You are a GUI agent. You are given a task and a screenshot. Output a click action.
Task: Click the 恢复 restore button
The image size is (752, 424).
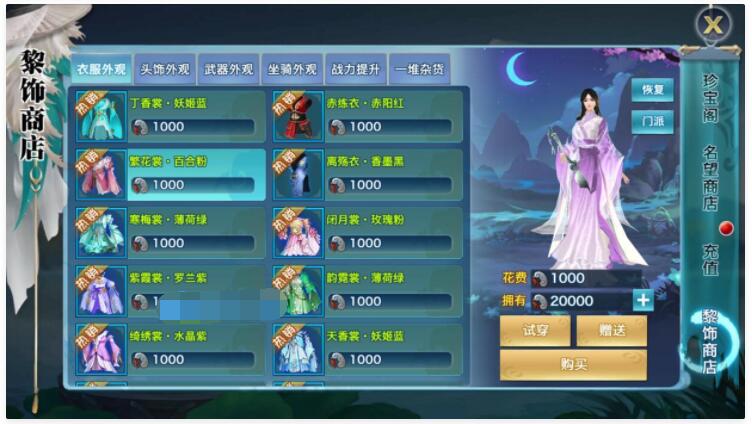point(652,90)
